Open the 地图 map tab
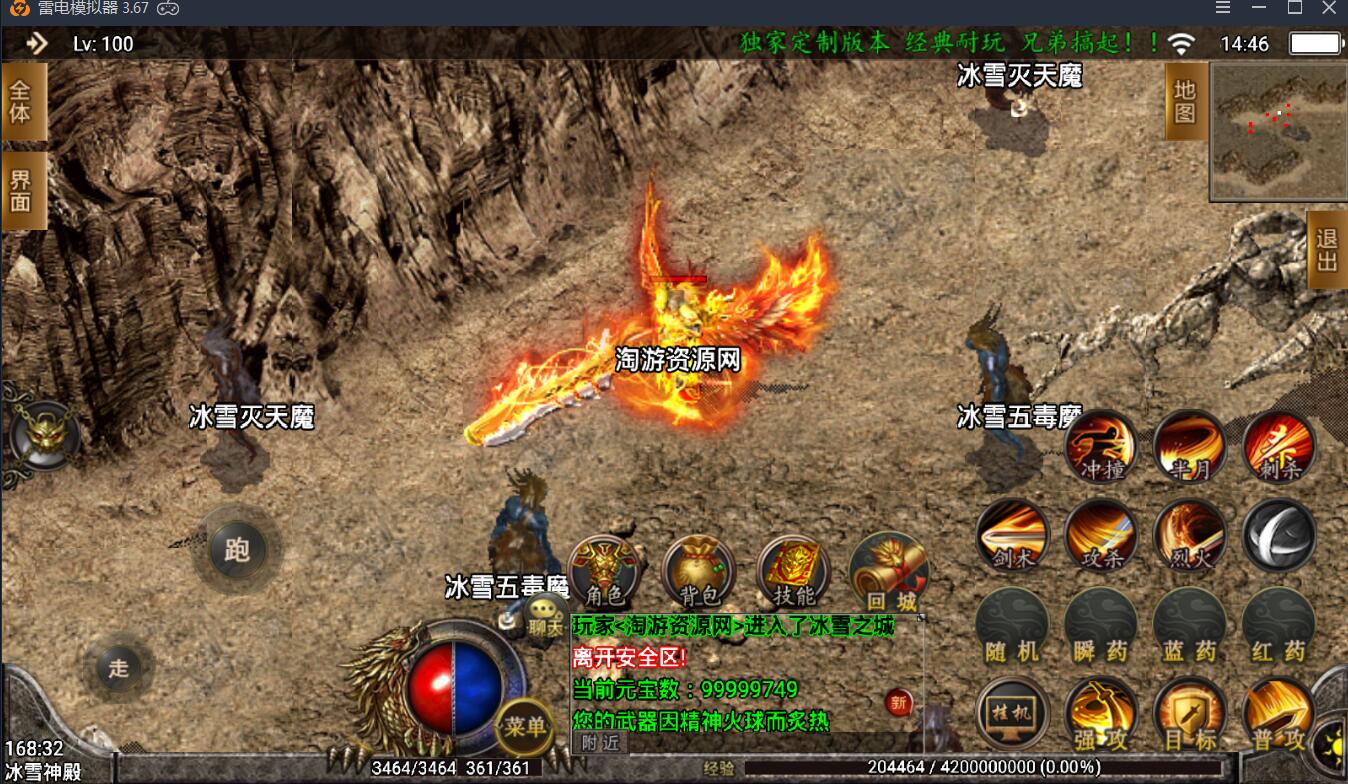Image resolution: width=1348 pixels, height=784 pixels. 1185,101
